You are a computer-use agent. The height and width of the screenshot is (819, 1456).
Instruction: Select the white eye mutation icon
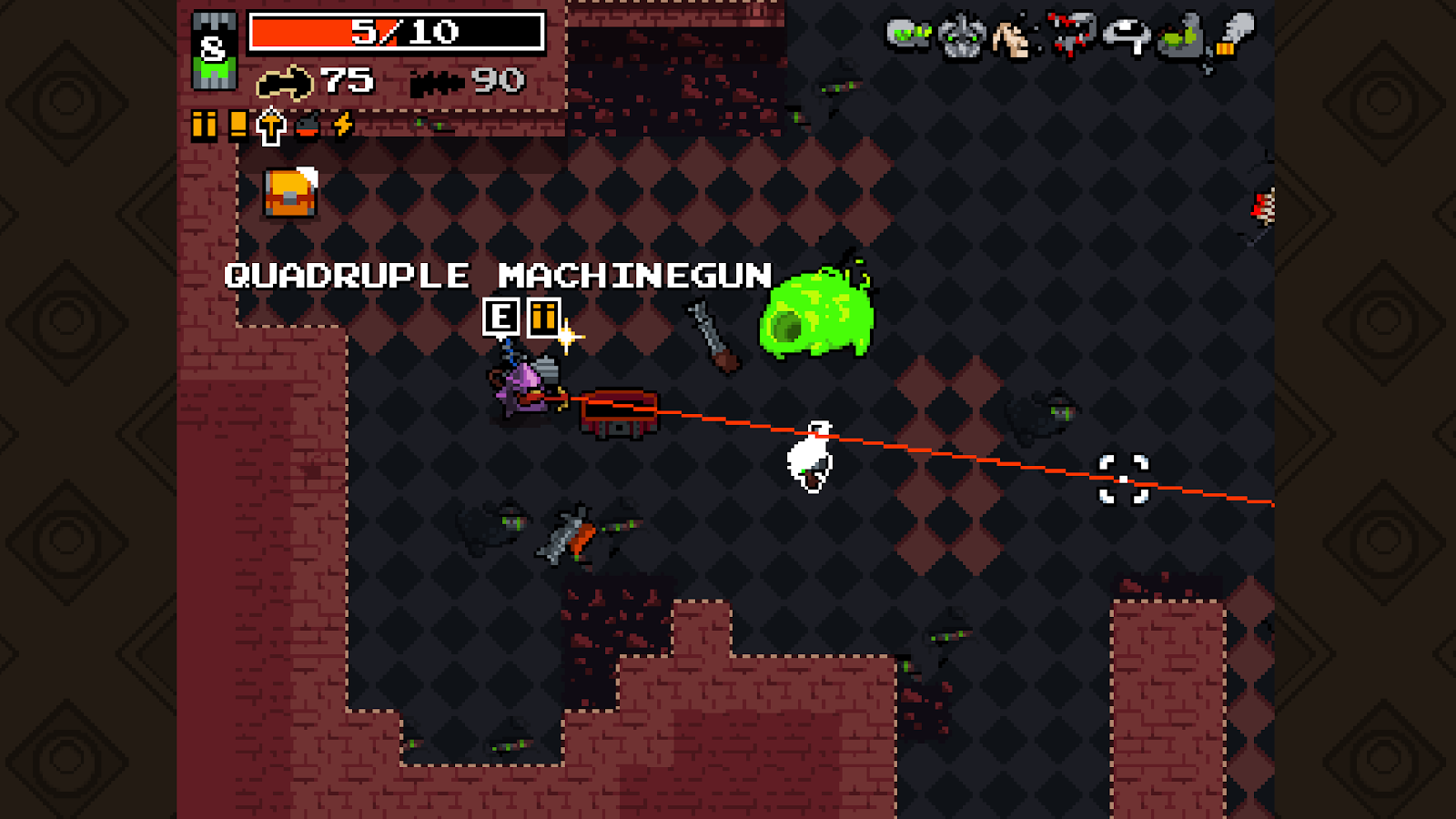pyautogui.click(x=1127, y=37)
